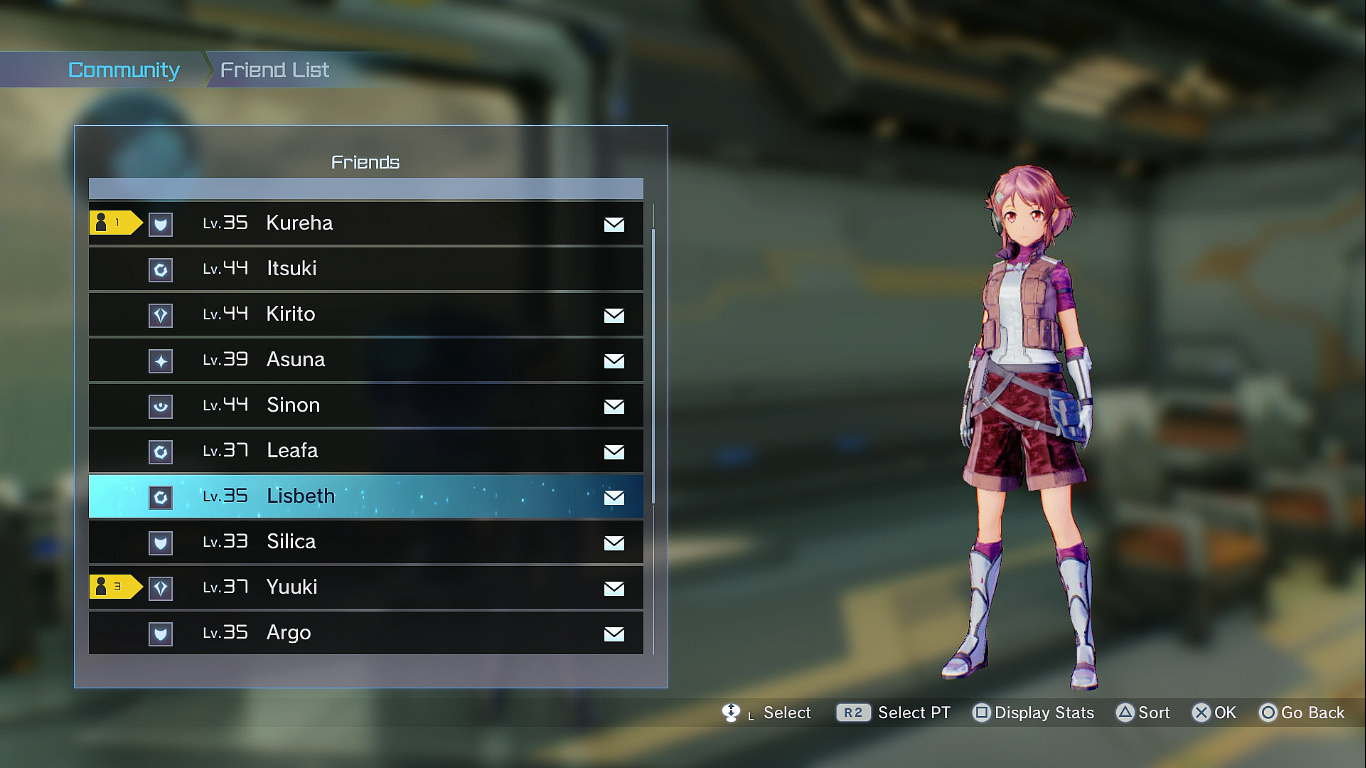Click Yuuki's party slot 3 badge
The image size is (1366, 768).
[115, 587]
